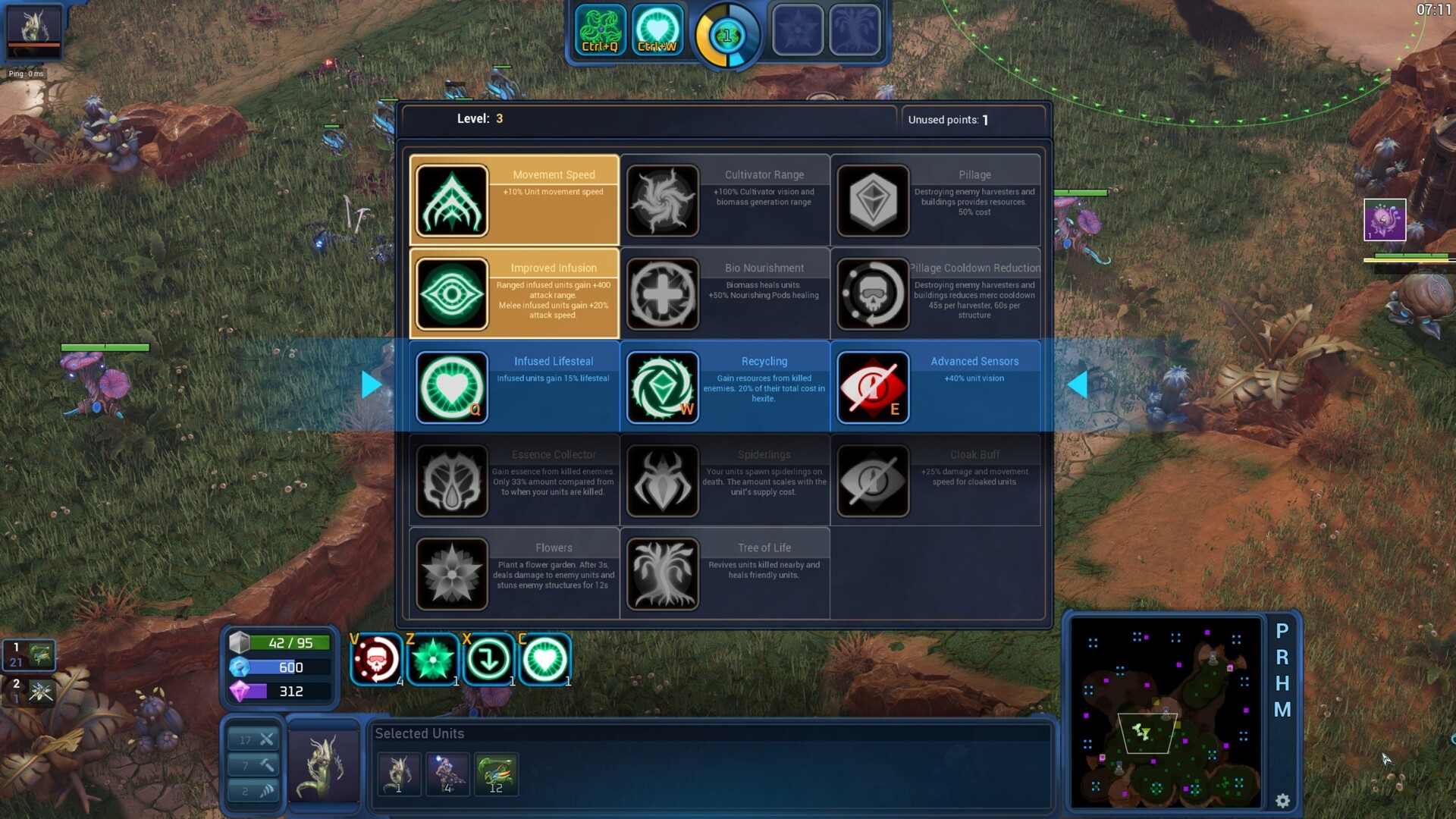The width and height of the screenshot is (1456, 819).
Task: Select the Bio Nourishment cross icon
Action: tap(662, 293)
